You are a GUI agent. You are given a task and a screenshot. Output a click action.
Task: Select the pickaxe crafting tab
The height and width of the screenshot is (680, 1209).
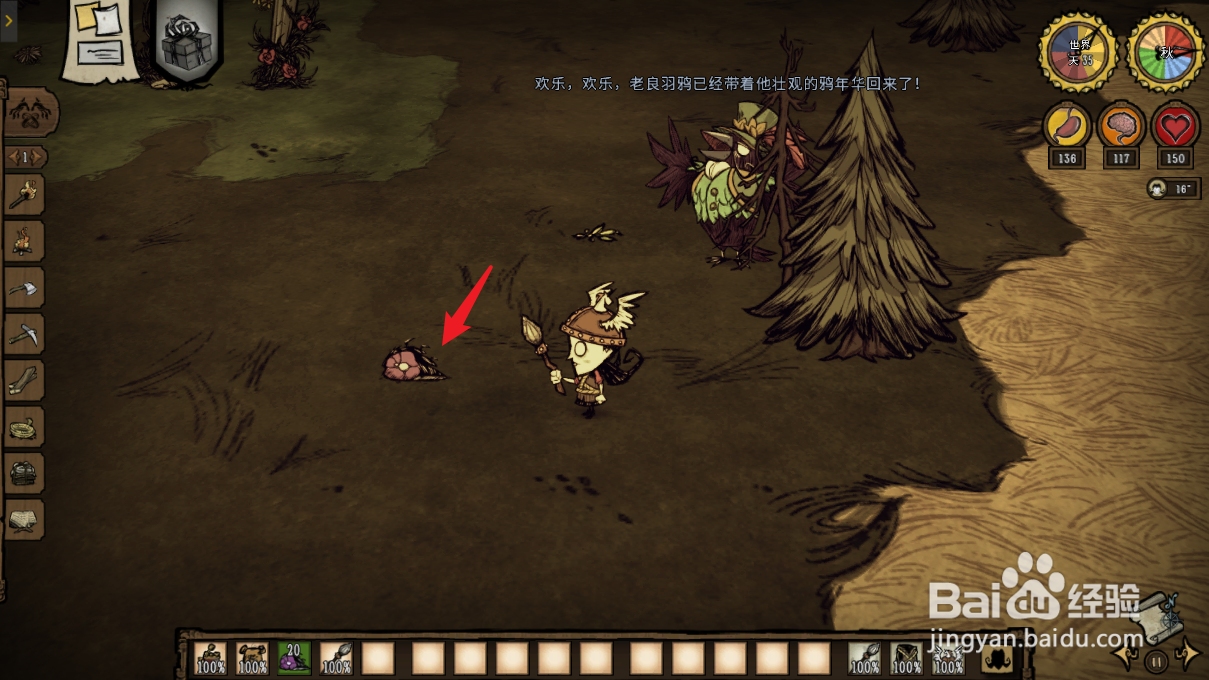click(x=24, y=335)
